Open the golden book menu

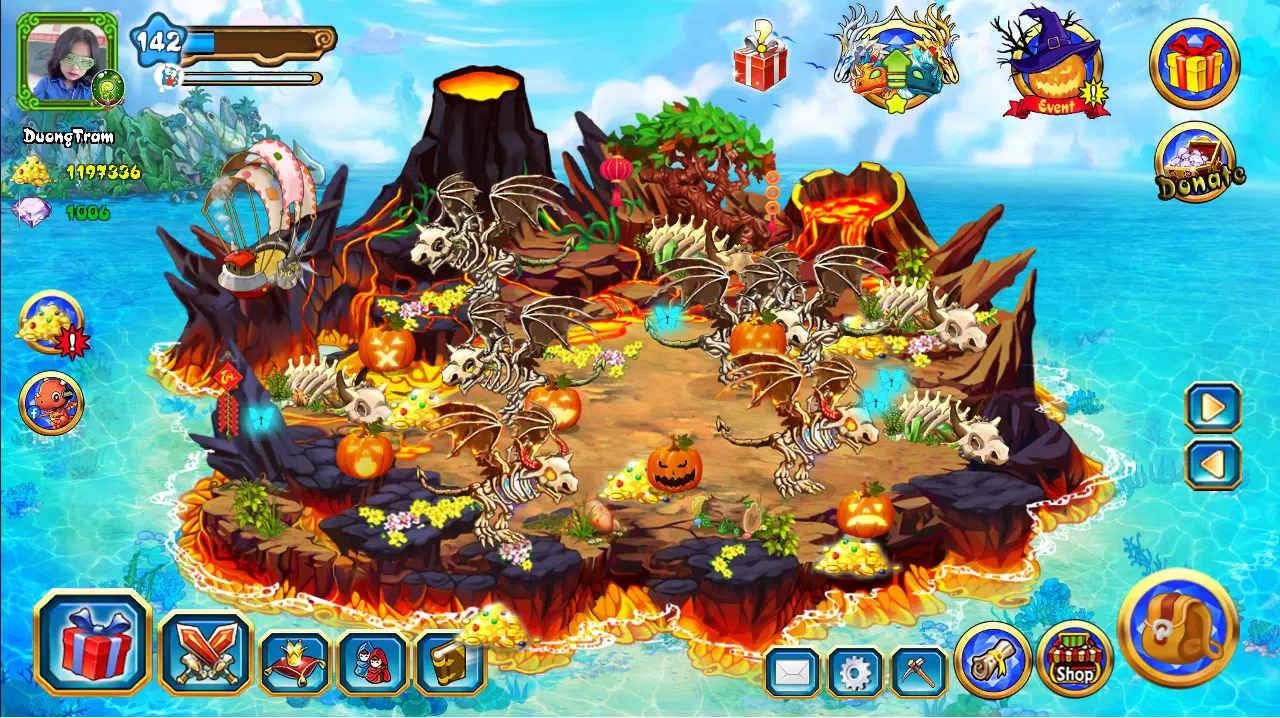pos(449,663)
